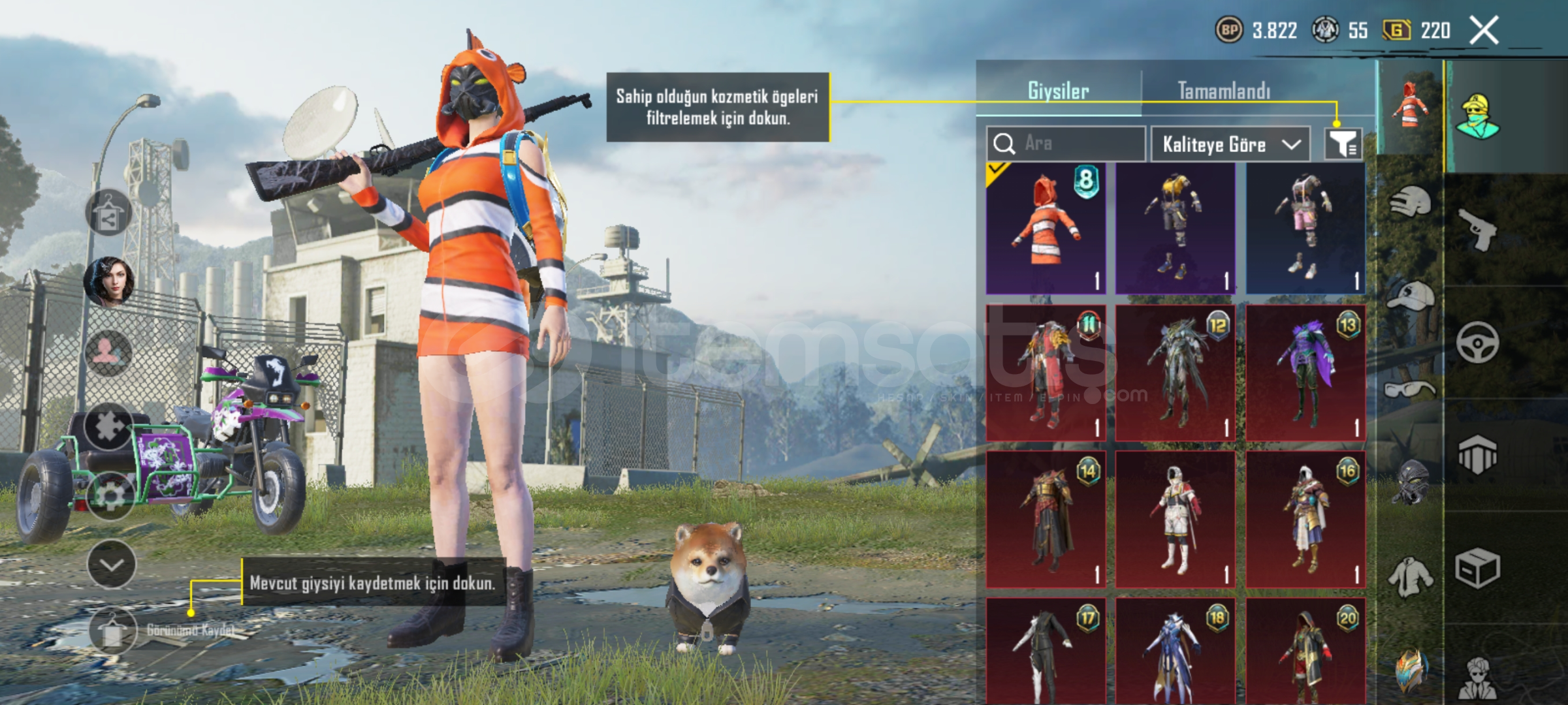Collapse the side buttons with the down arrow
The height and width of the screenshot is (705, 1568).
click(x=112, y=564)
